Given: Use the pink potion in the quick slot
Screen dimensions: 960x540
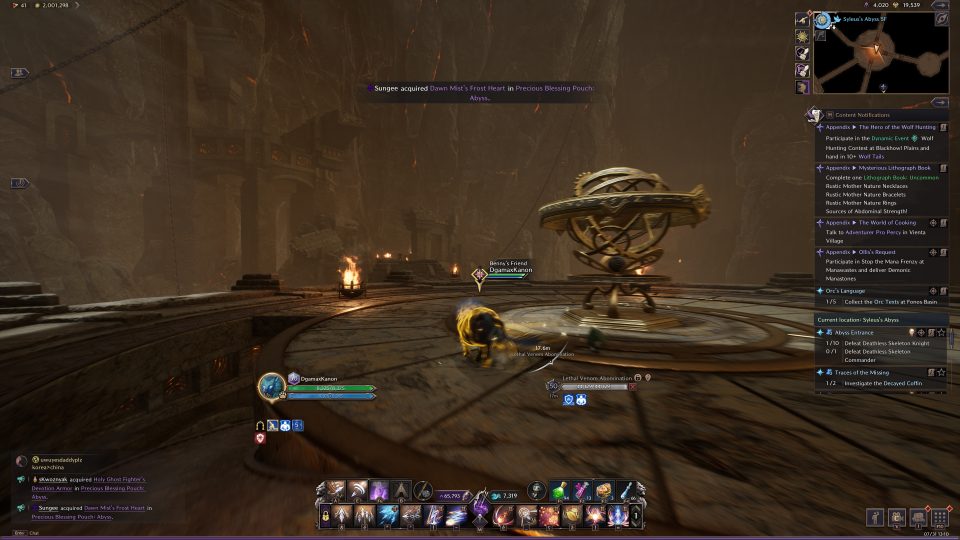Looking at the screenshot, I should tap(582, 490).
